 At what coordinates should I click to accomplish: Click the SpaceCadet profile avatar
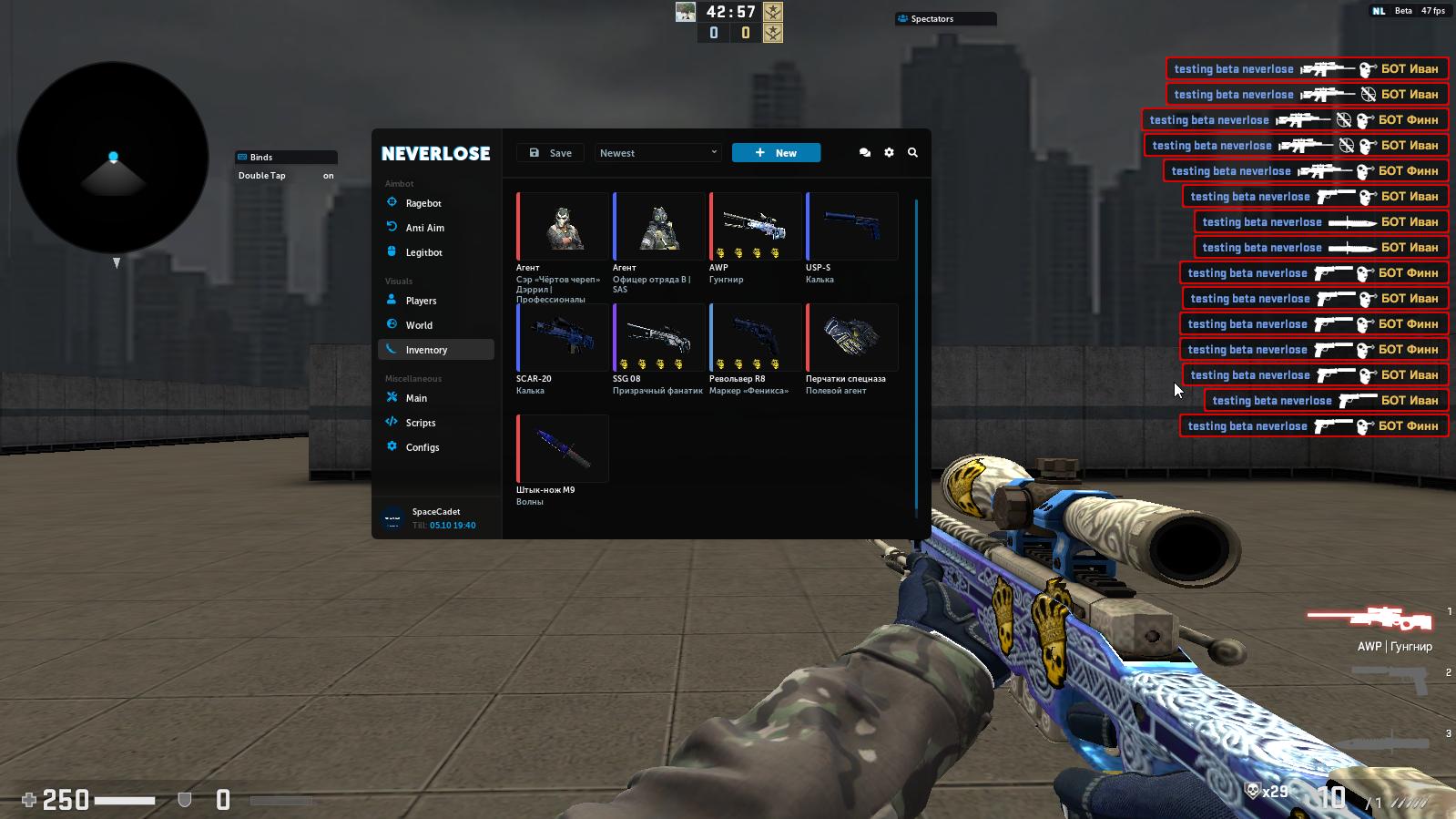click(x=392, y=516)
